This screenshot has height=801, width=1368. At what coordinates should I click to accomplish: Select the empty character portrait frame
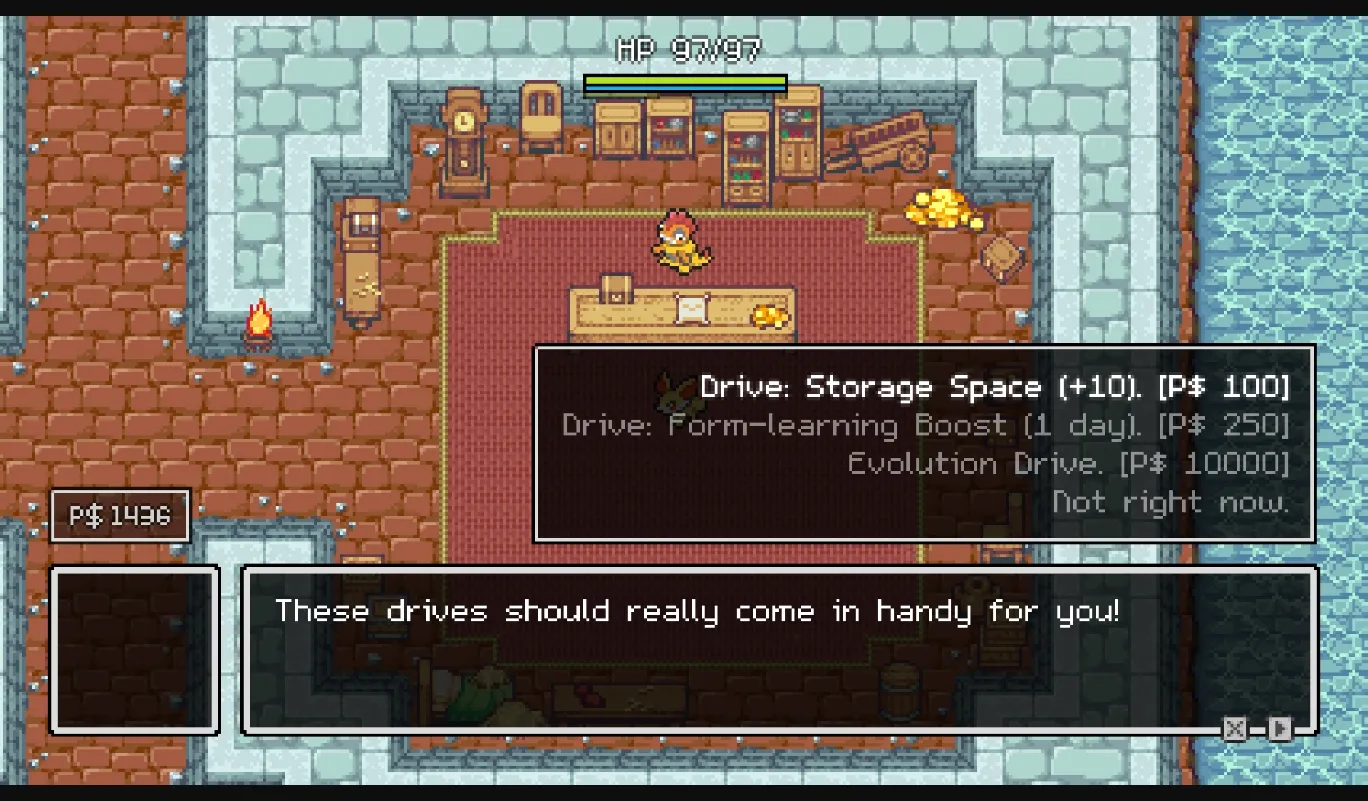pyautogui.click(x=134, y=650)
